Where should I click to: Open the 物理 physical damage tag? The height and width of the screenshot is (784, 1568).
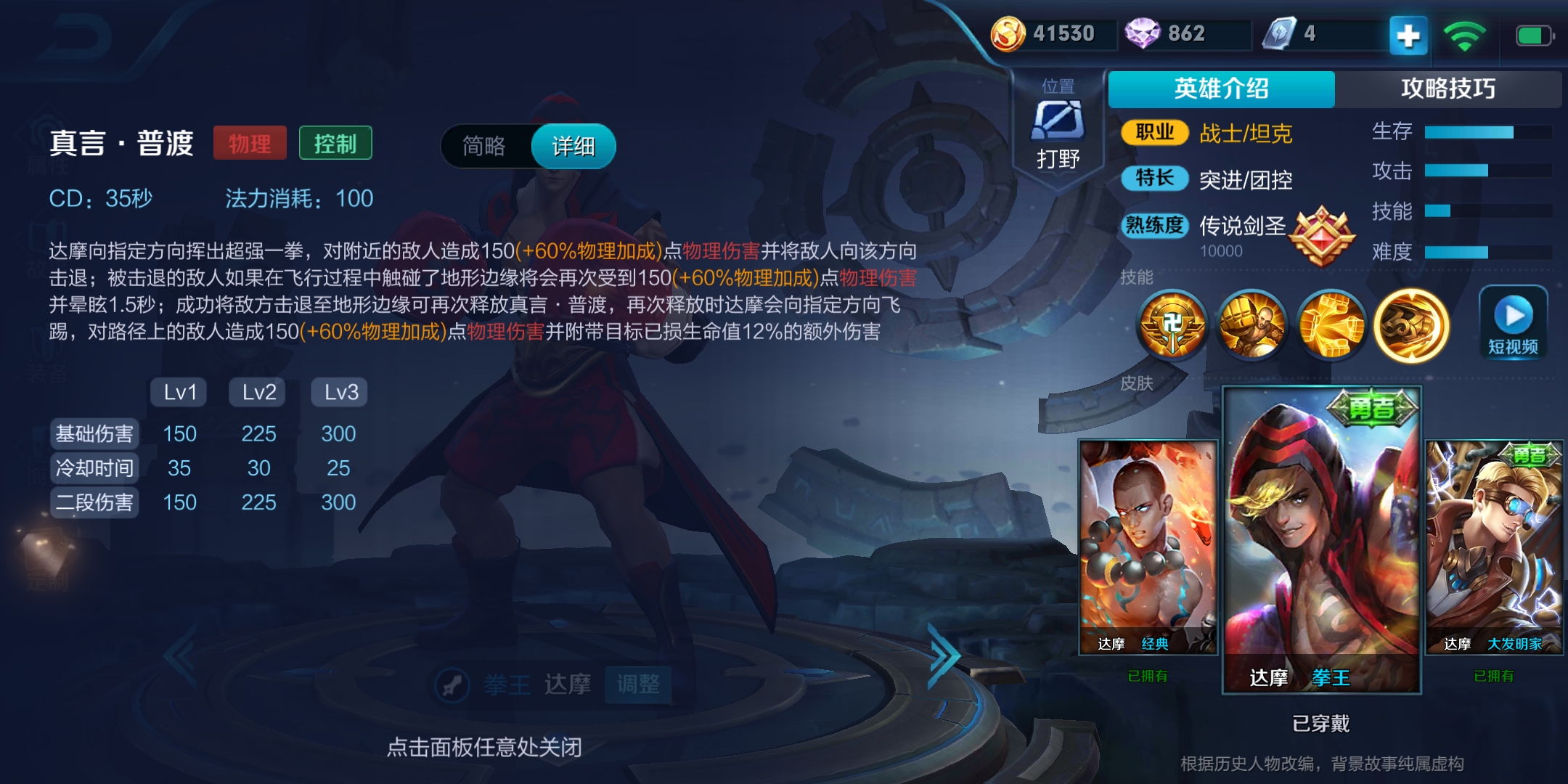[x=250, y=143]
